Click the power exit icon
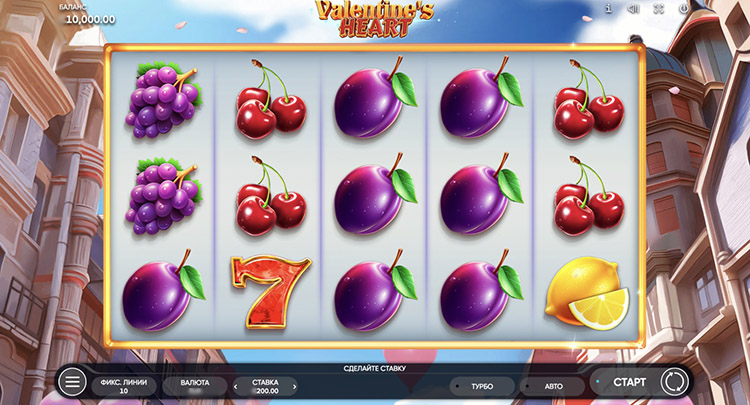Image resolution: width=750 pixels, height=405 pixels. pyautogui.click(x=684, y=8)
